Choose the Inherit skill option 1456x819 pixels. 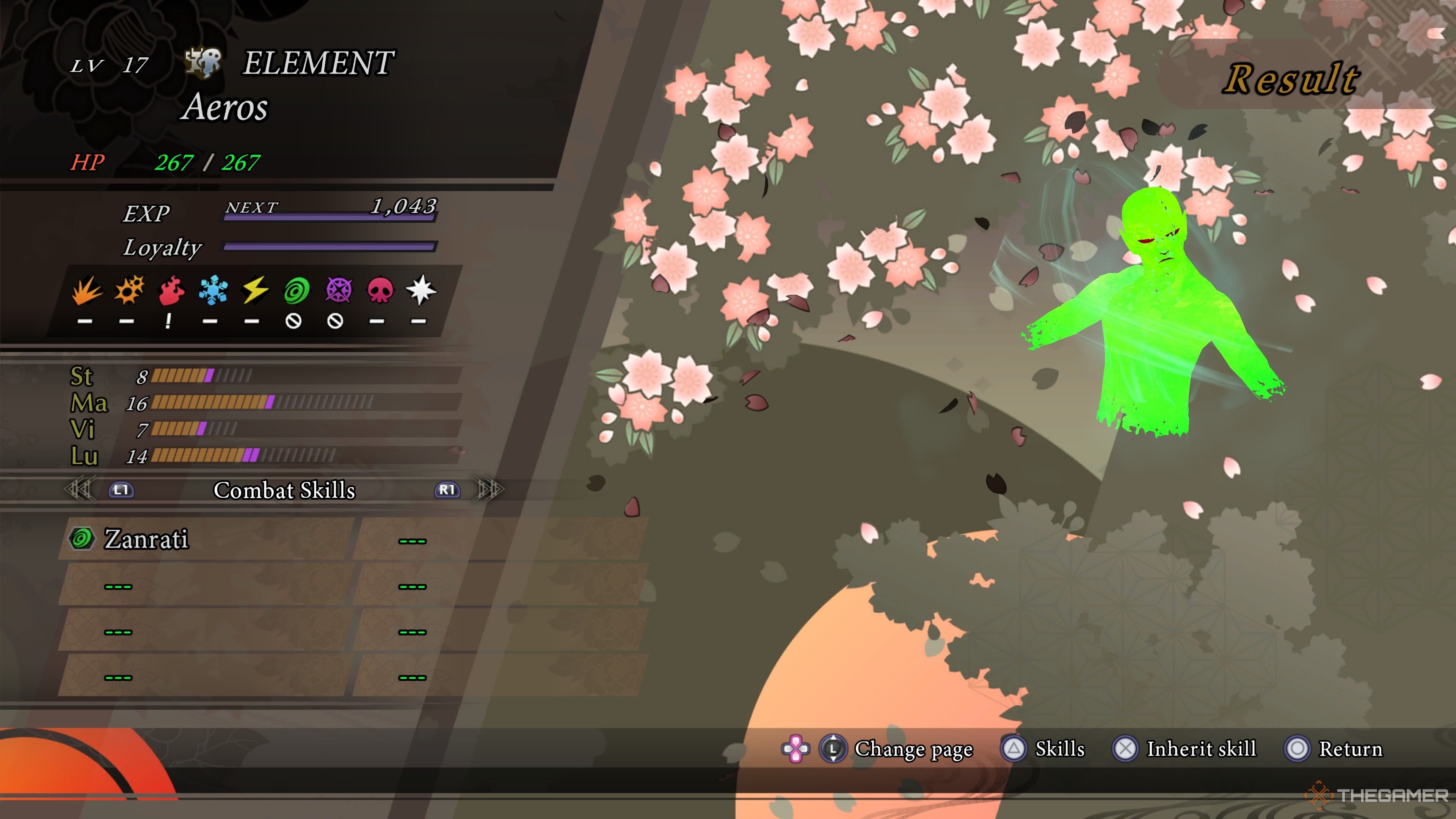[x=1200, y=749]
